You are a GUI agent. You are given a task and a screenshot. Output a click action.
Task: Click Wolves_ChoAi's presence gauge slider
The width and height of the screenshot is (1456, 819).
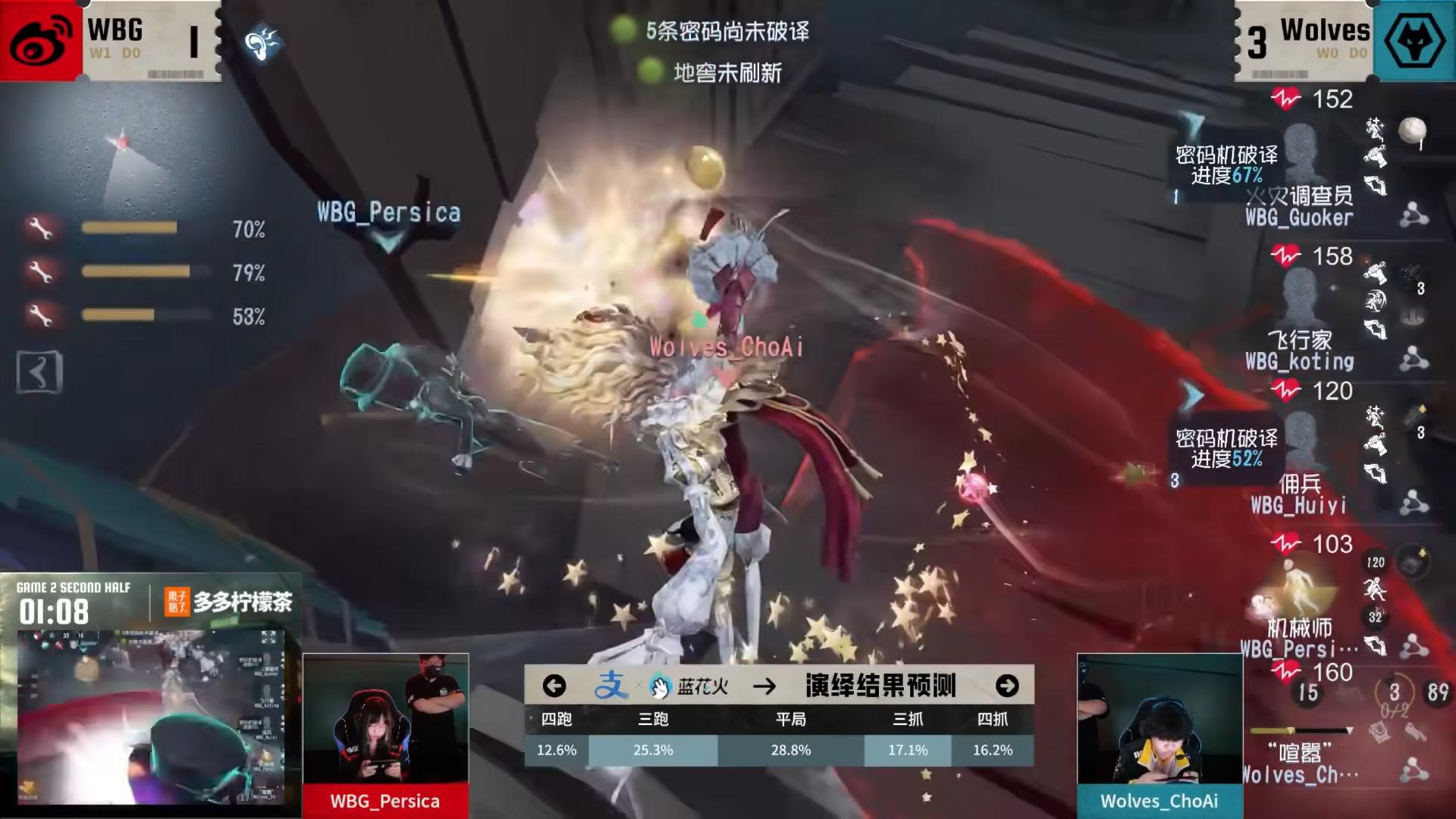coord(1291,730)
